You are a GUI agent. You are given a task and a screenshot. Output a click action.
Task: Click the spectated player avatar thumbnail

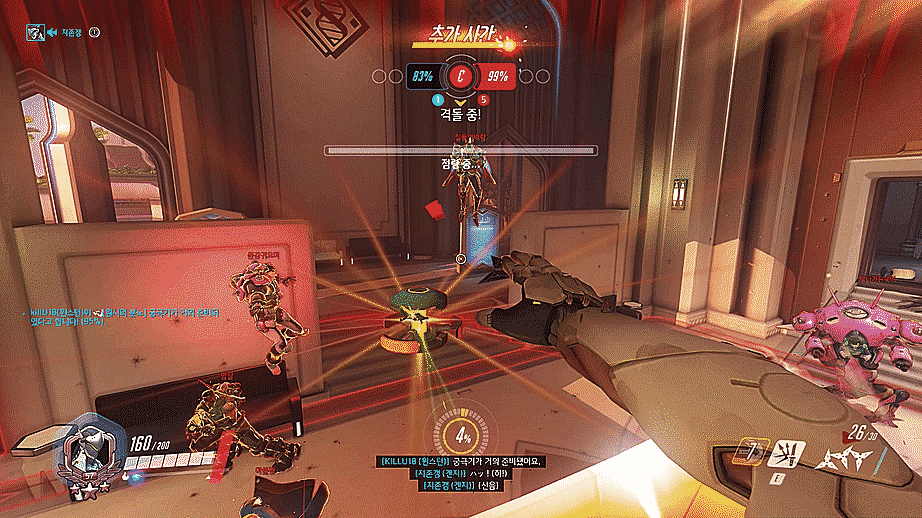click(36, 32)
